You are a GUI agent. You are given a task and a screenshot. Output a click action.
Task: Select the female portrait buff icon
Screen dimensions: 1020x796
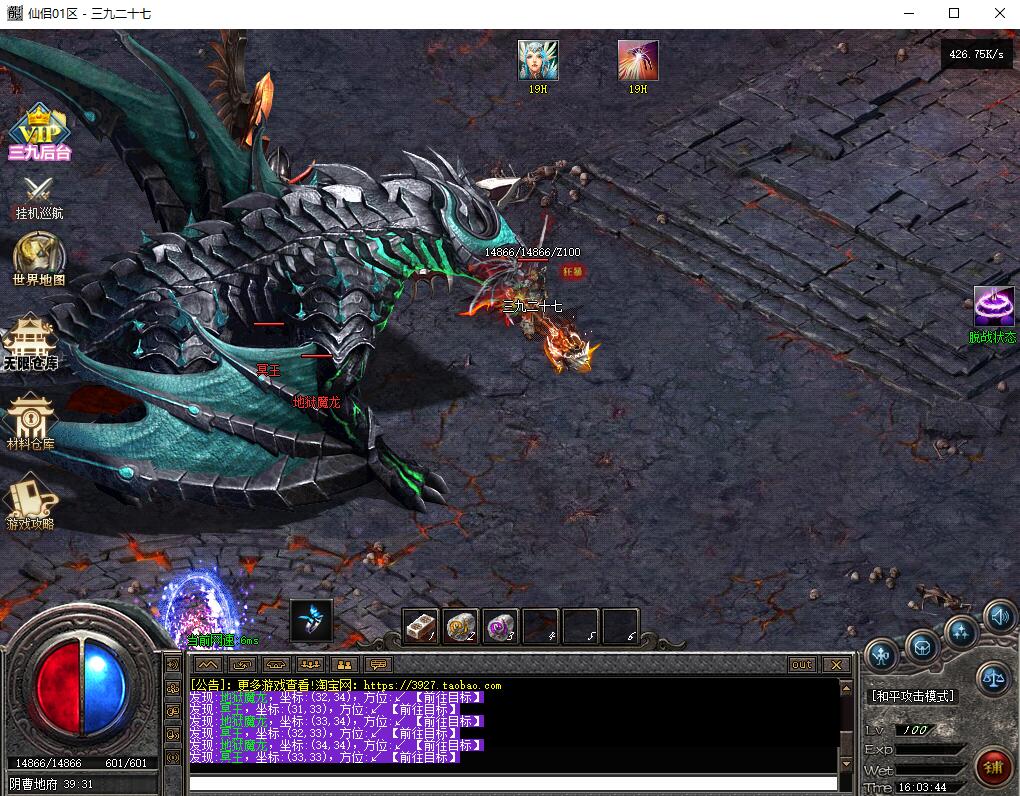[x=538, y=61]
